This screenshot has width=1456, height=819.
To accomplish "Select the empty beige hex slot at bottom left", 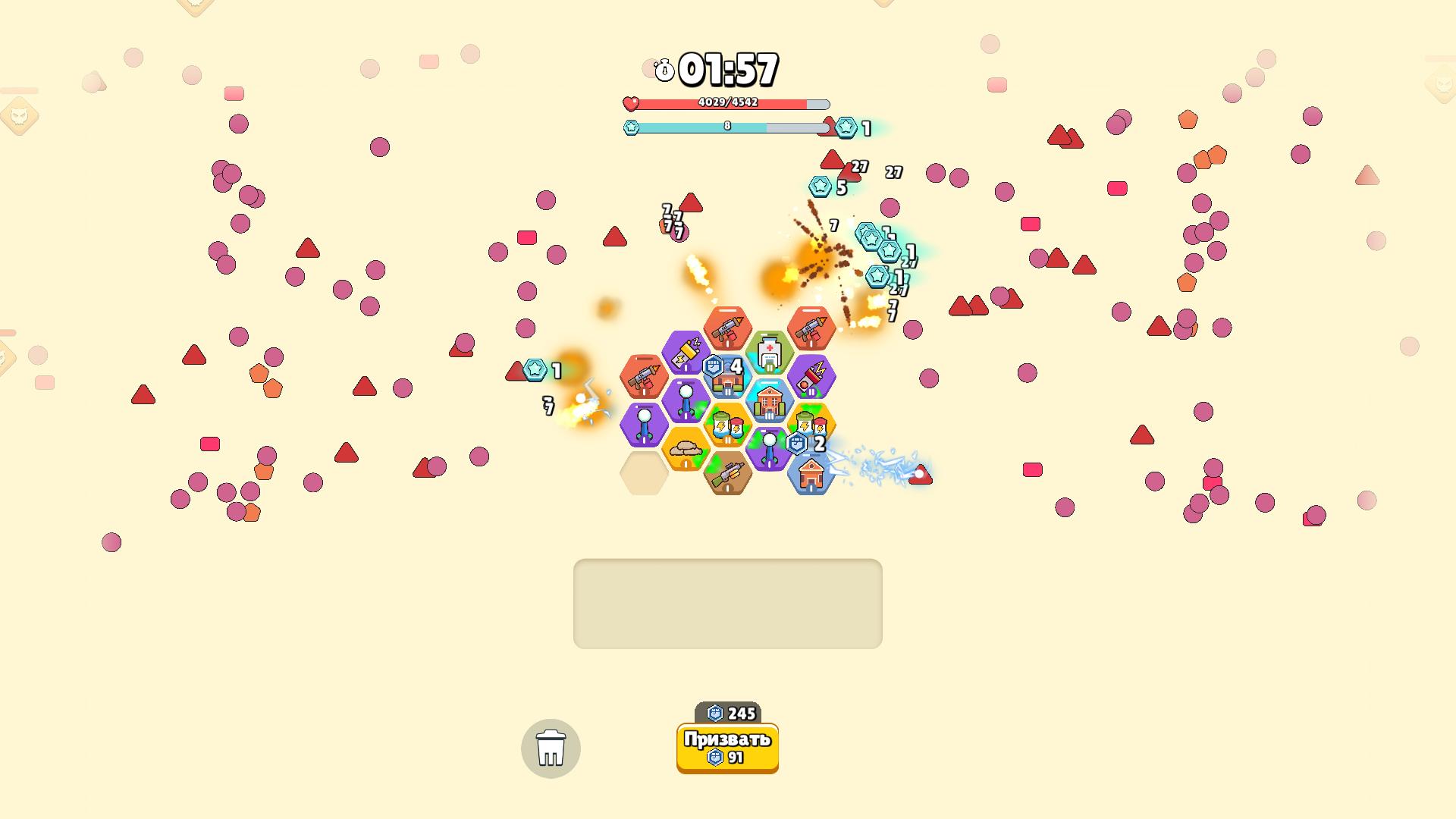I will click(x=644, y=474).
